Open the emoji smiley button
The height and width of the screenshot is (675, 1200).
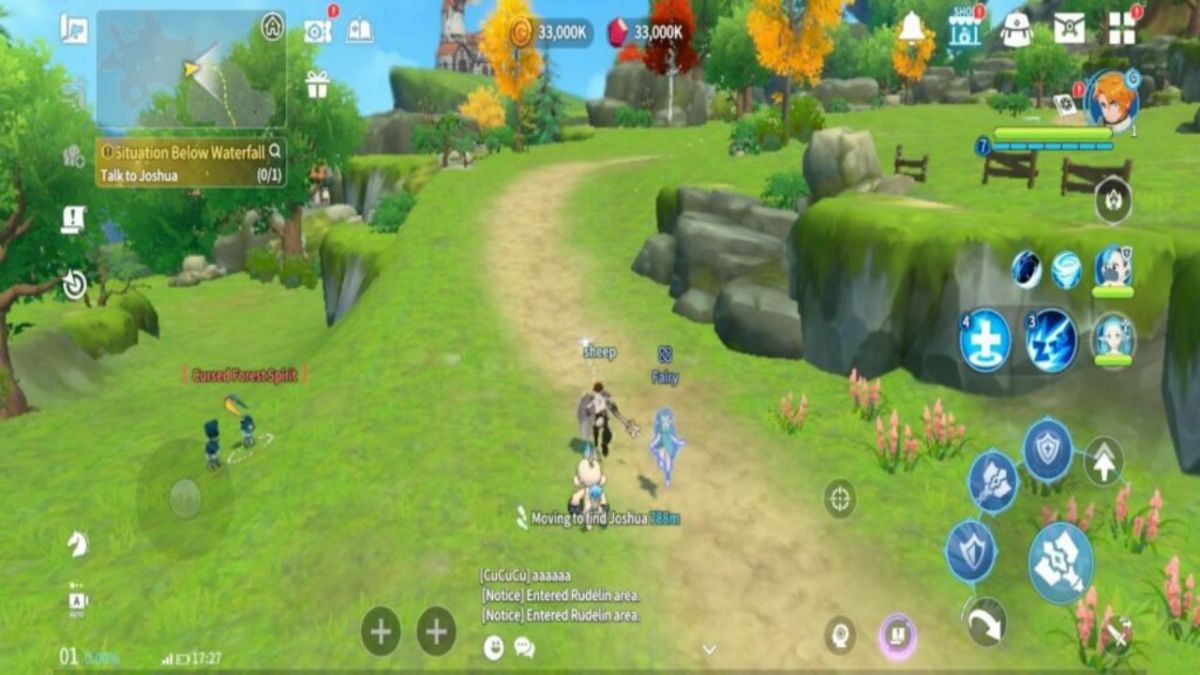point(494,647)
